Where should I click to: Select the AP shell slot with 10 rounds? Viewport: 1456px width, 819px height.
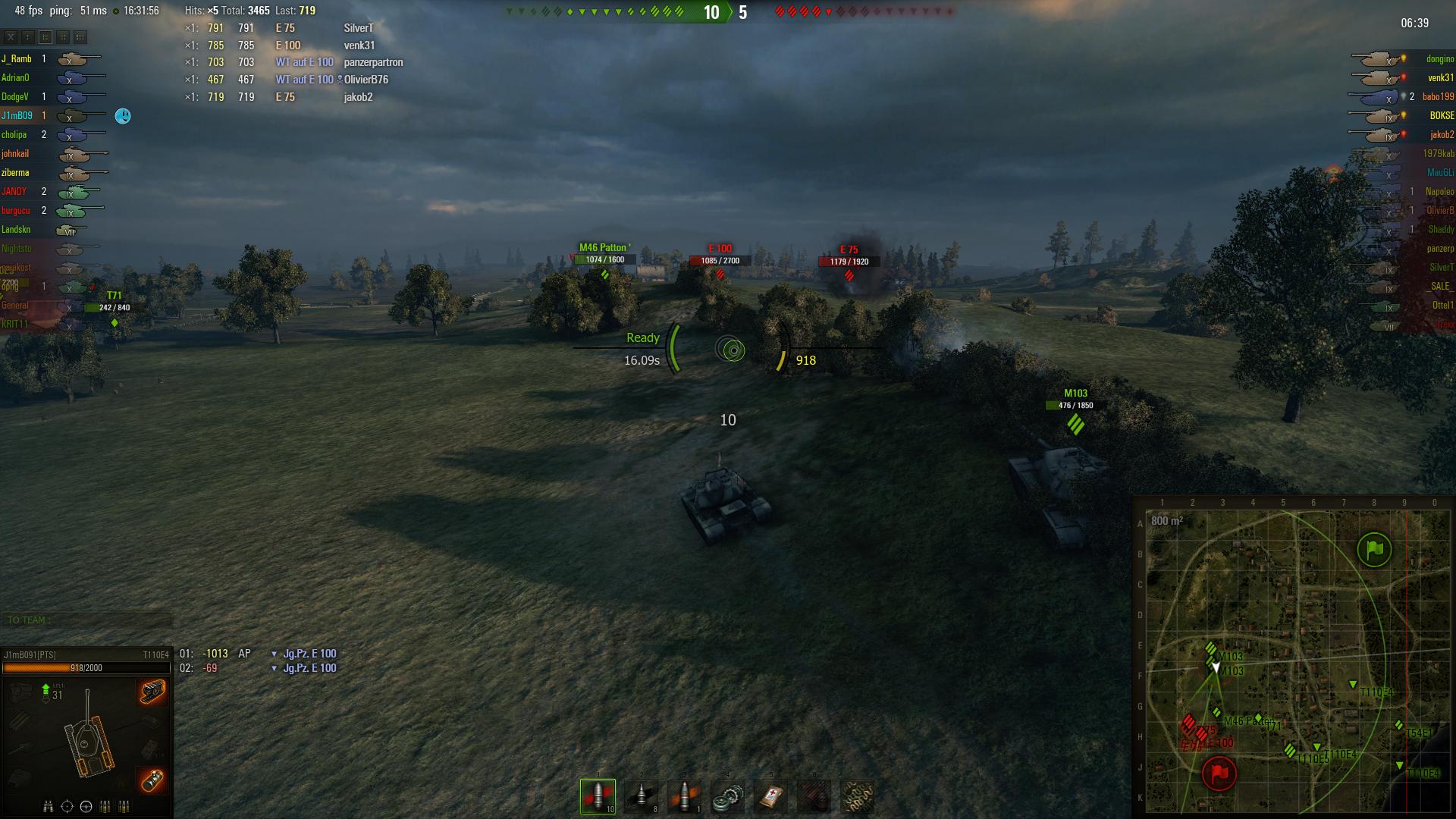[598, 795]
